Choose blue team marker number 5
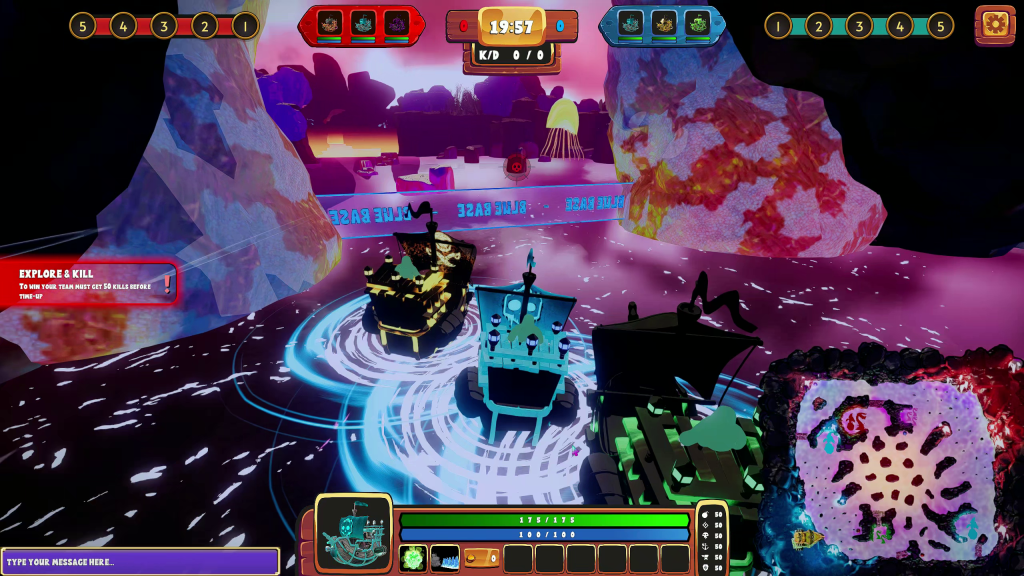 pos(940,25)
